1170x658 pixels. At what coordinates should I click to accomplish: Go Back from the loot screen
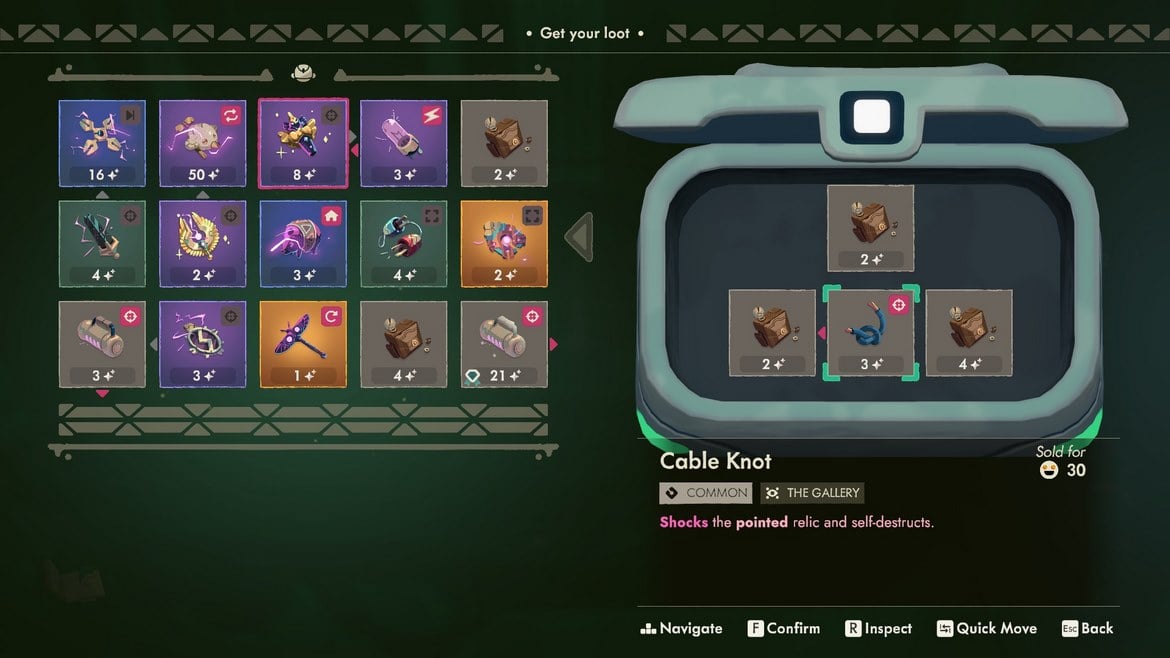tap(1087, 629)
